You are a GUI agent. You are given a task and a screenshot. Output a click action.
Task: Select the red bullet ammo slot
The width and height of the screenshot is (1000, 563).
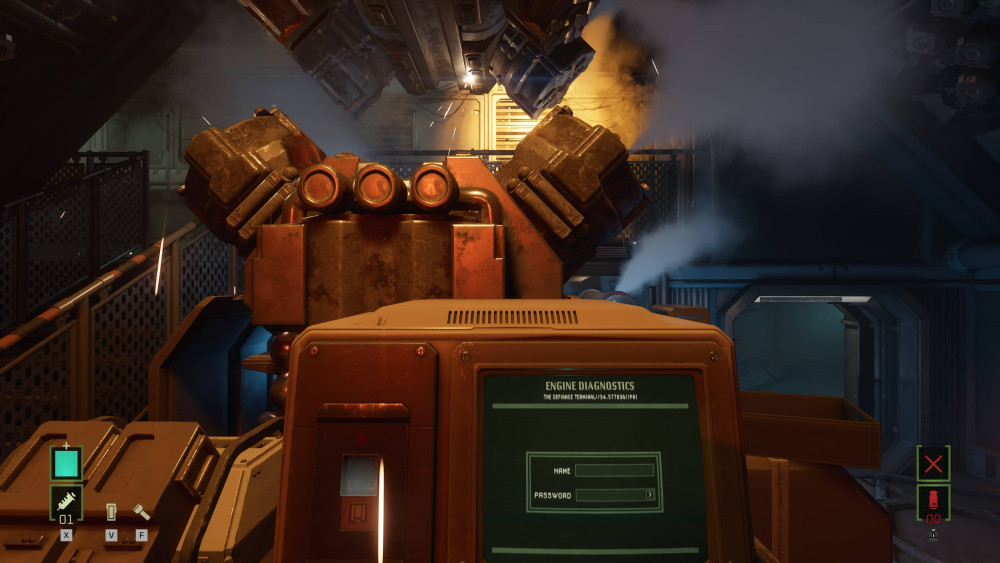click(x=933, y=501)
